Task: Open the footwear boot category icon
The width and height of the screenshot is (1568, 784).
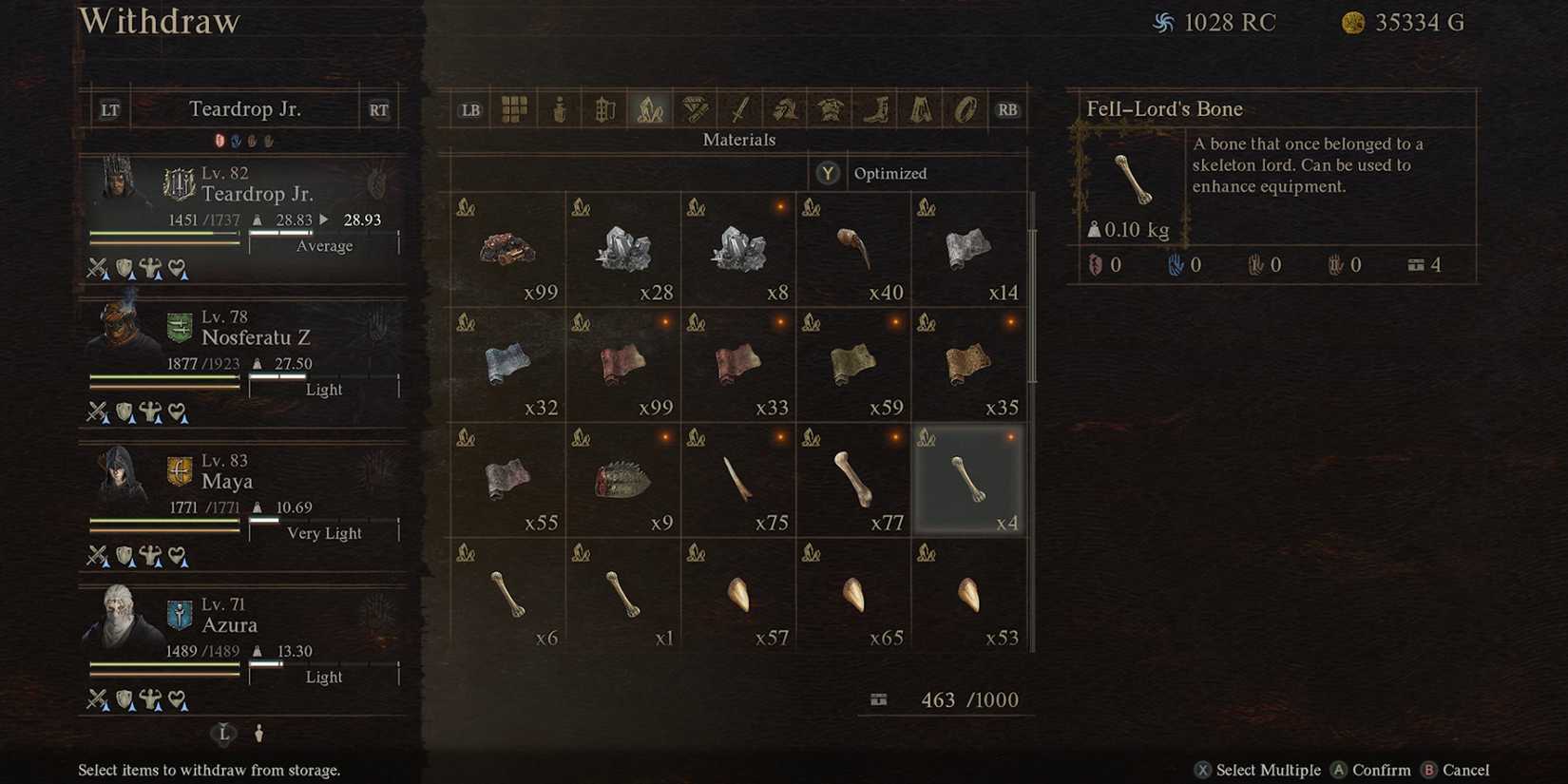Action: (872, 108)
